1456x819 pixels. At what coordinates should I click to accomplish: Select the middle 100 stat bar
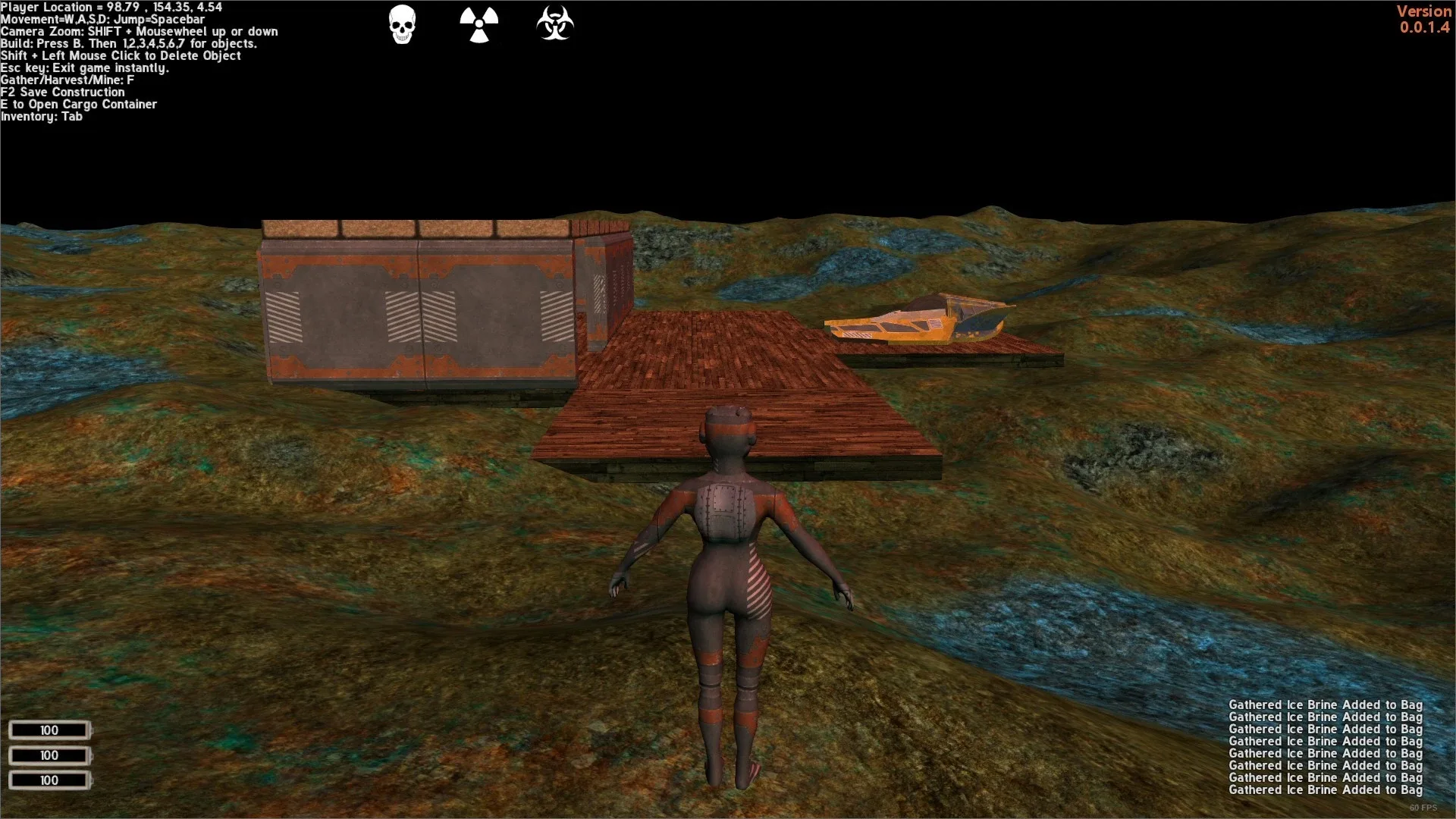(50, 755)
